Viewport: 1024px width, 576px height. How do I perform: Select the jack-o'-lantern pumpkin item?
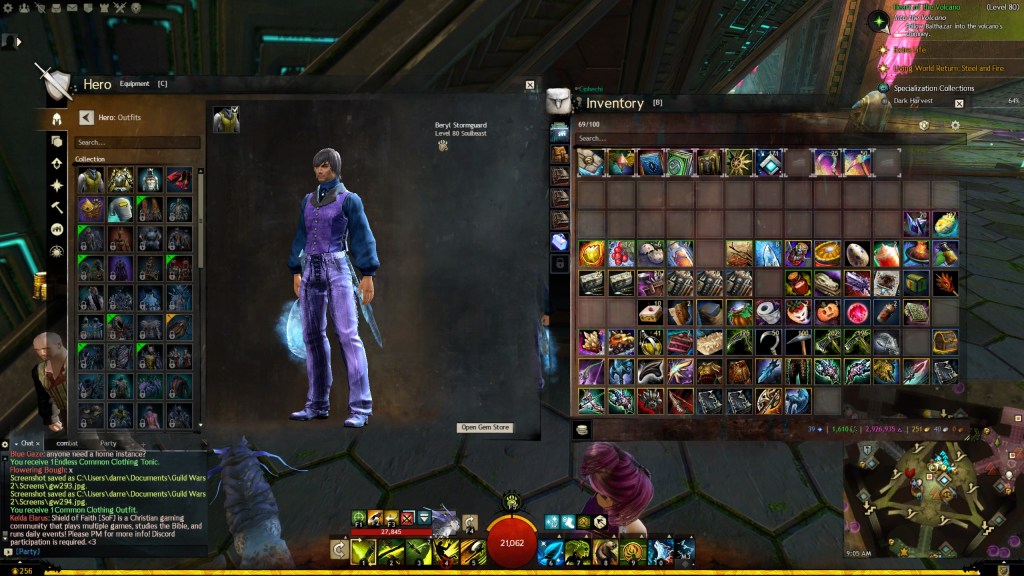(x=826, y=313)
